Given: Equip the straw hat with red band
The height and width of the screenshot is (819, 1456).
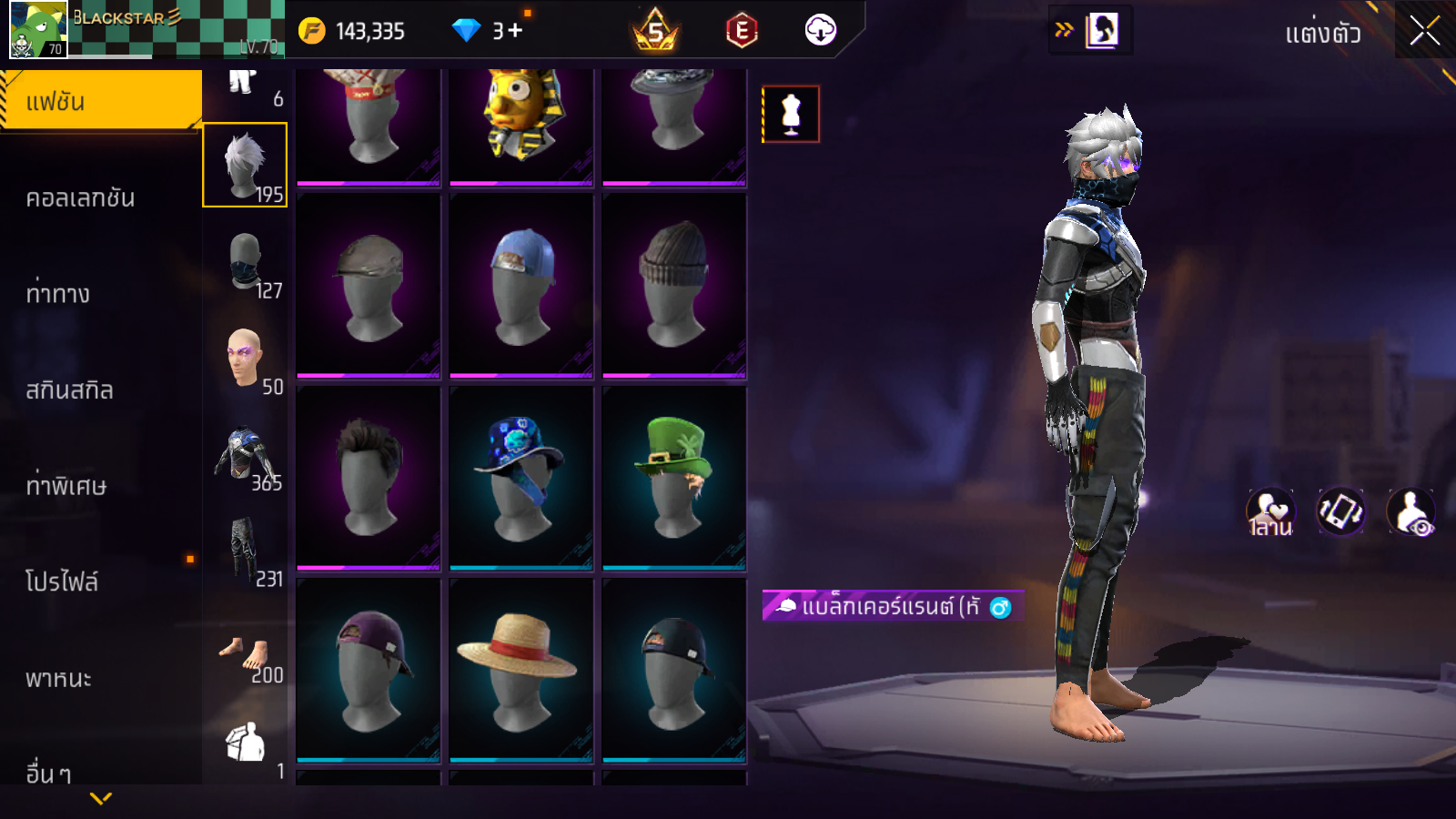Looking at the screenshot, I should pos(521,670).
